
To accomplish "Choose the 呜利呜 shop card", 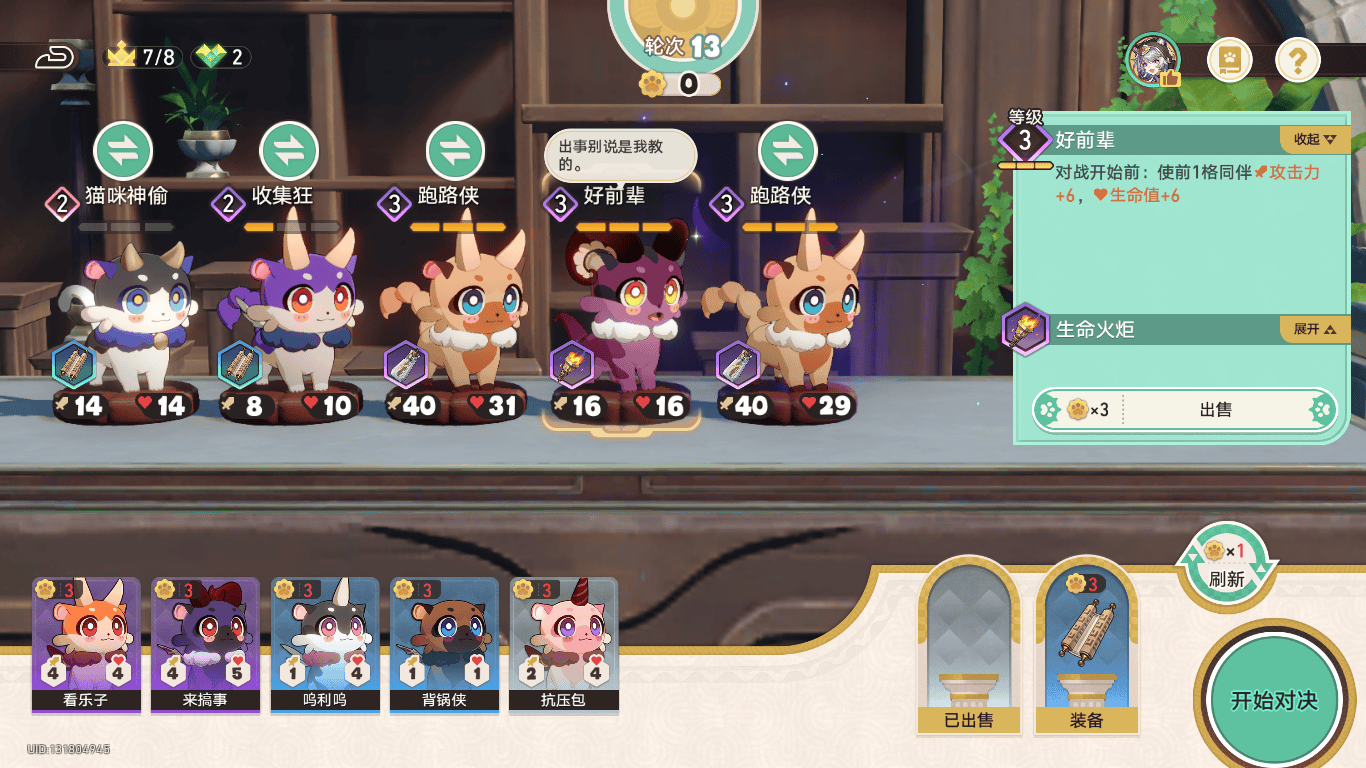I will [325, 644].
